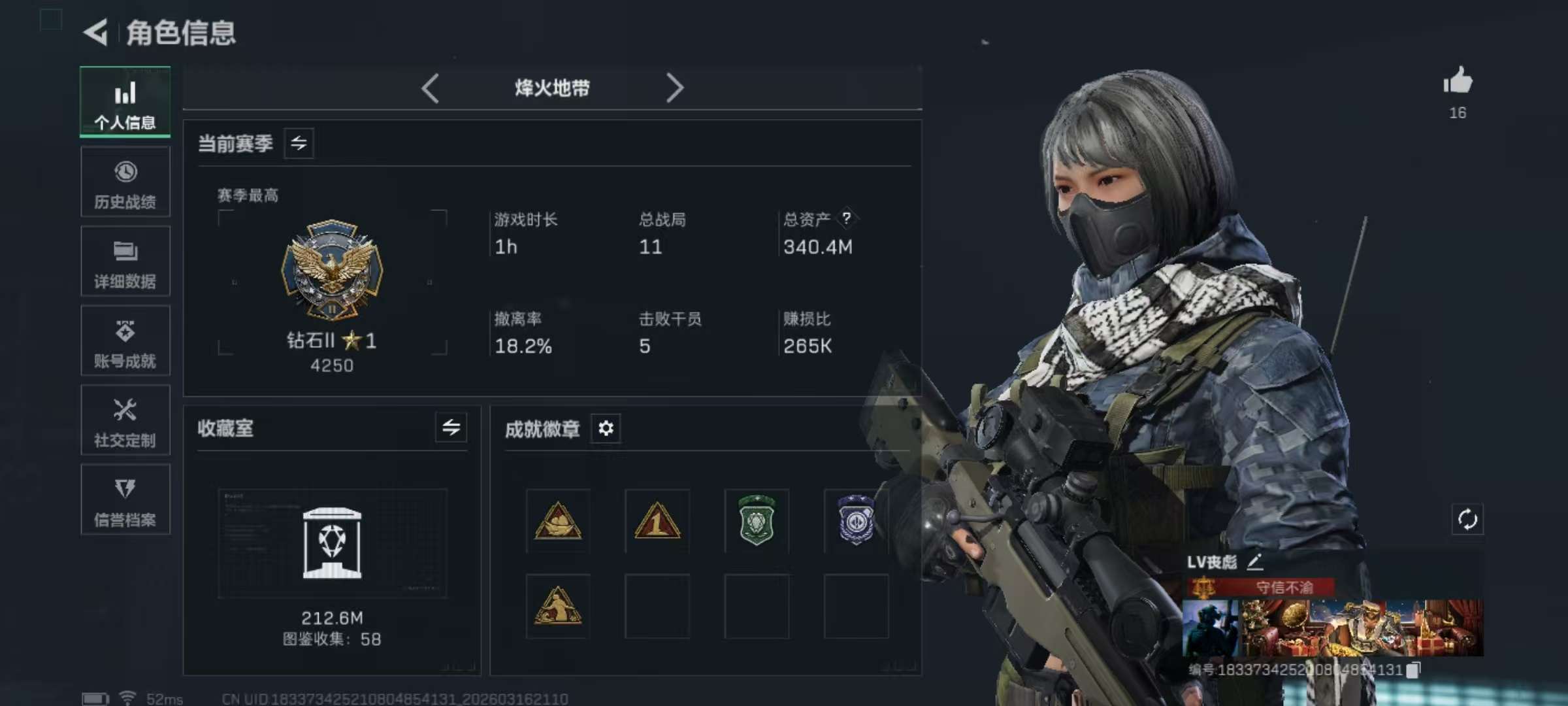Image resolution: width=1568 pixels, height=706 pixels.
Task: Open the 历史战绩 history records panel
Action: [x=125, y=182]
